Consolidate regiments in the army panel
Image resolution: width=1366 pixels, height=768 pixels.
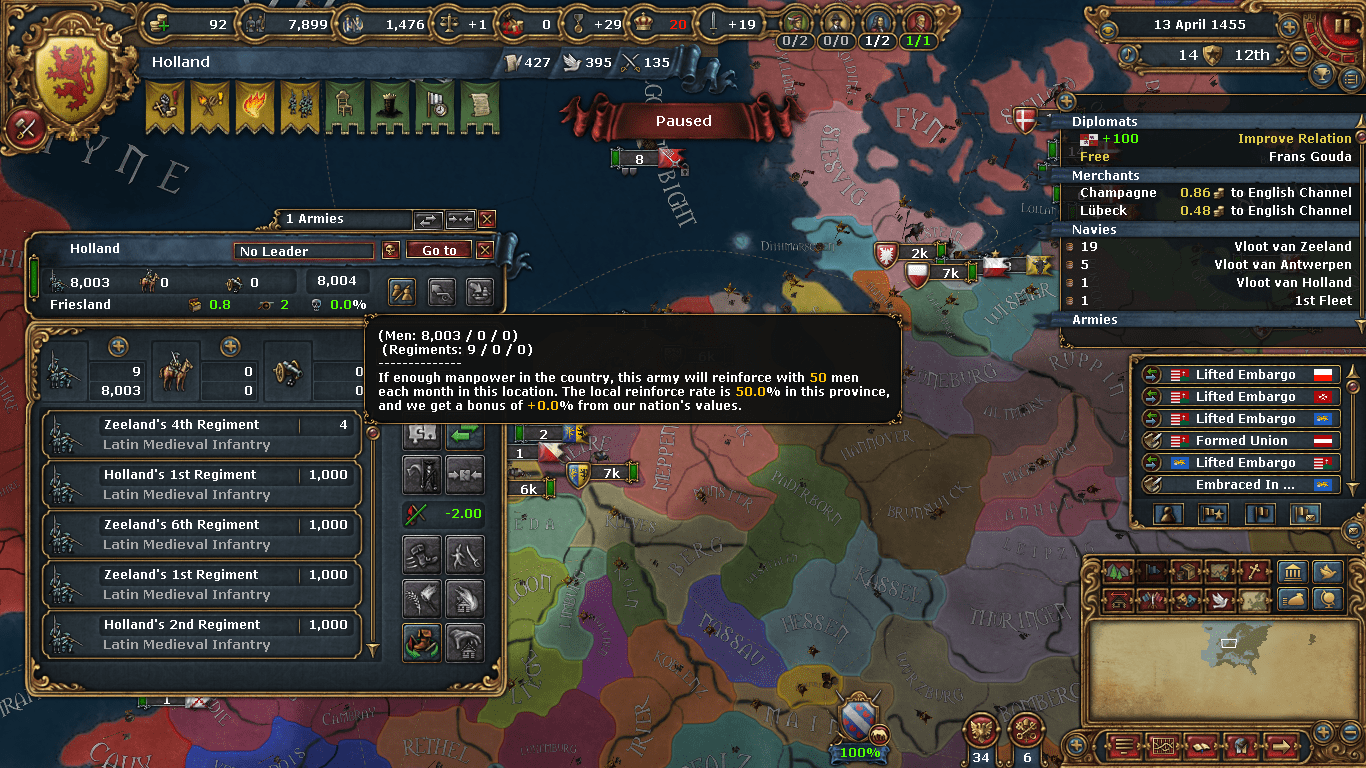[467, 475]
